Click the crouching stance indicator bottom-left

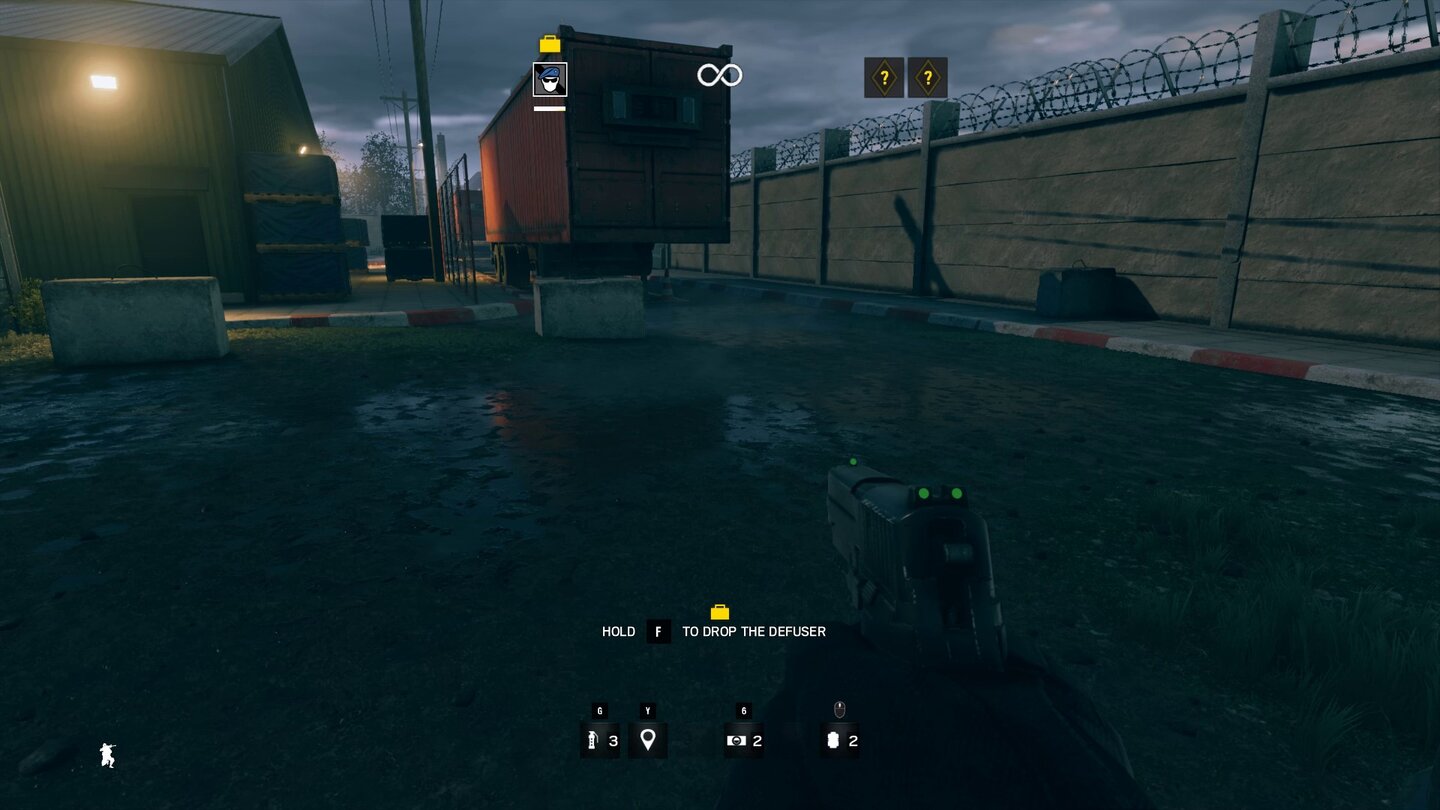pos(106,756)
